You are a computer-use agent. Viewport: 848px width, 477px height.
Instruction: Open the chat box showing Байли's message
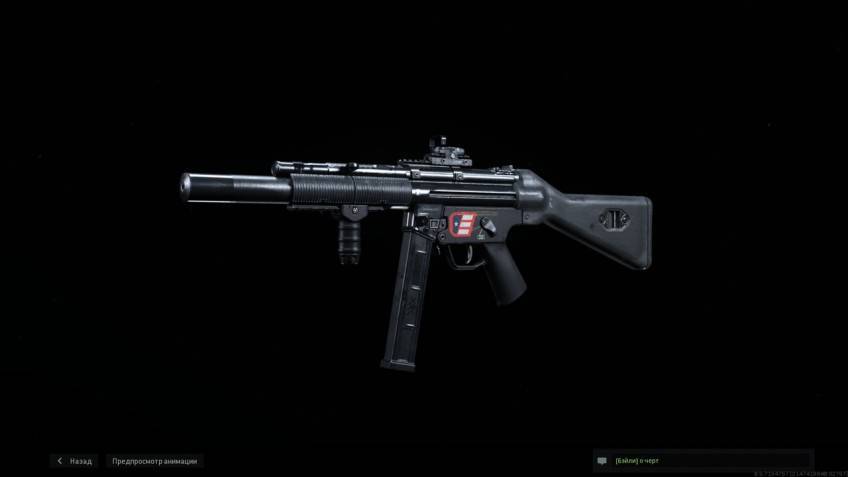click(702, 461)
